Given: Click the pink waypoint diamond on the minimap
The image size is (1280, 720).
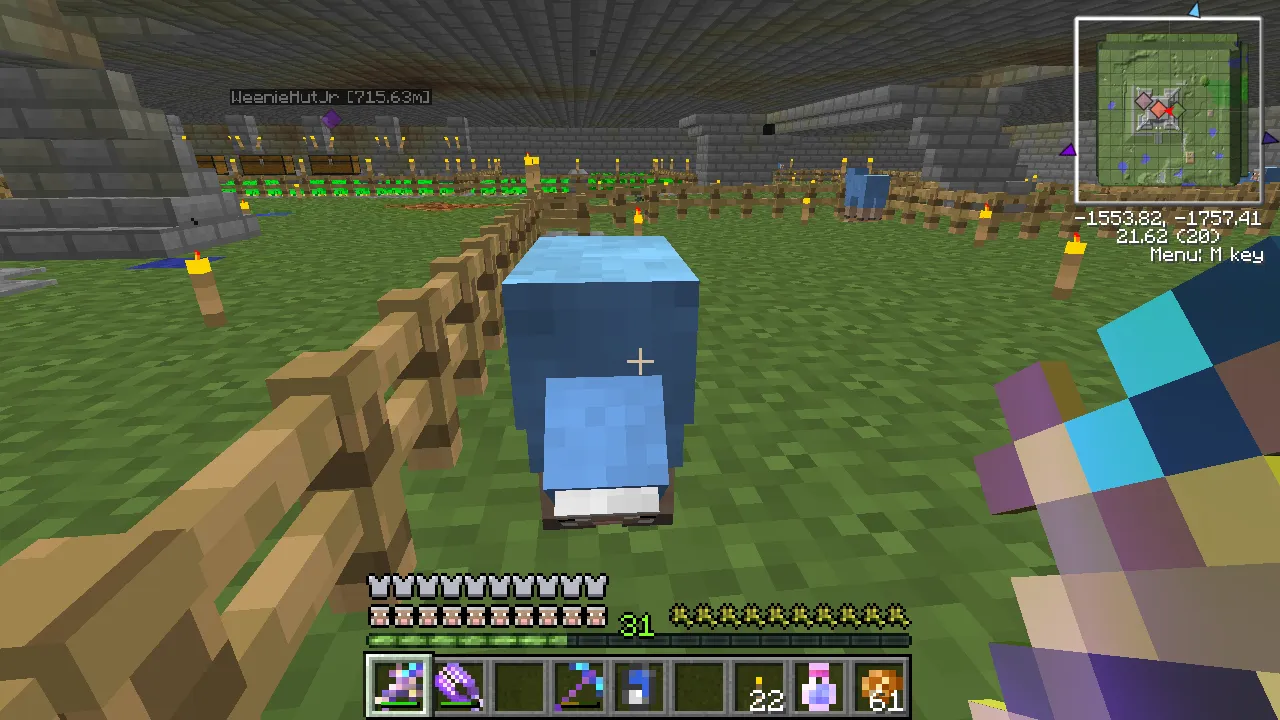Looking at the screenshot, I should 1143,102.
